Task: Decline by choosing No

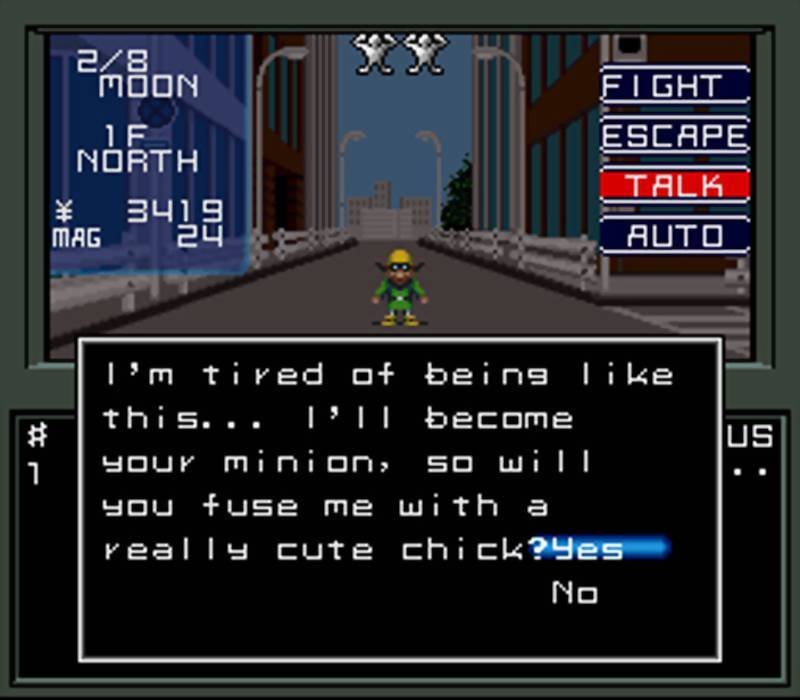Action: pos(575,593)
